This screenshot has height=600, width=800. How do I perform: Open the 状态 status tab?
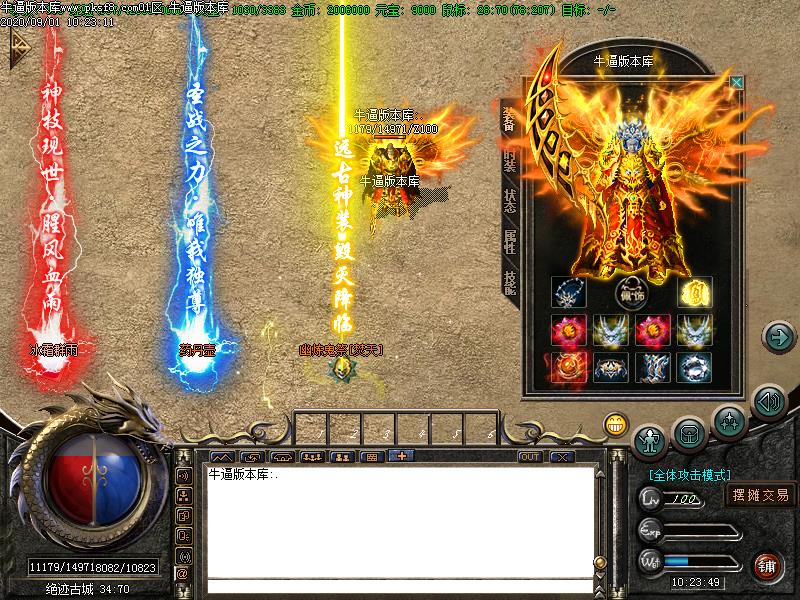click(509, 202)
